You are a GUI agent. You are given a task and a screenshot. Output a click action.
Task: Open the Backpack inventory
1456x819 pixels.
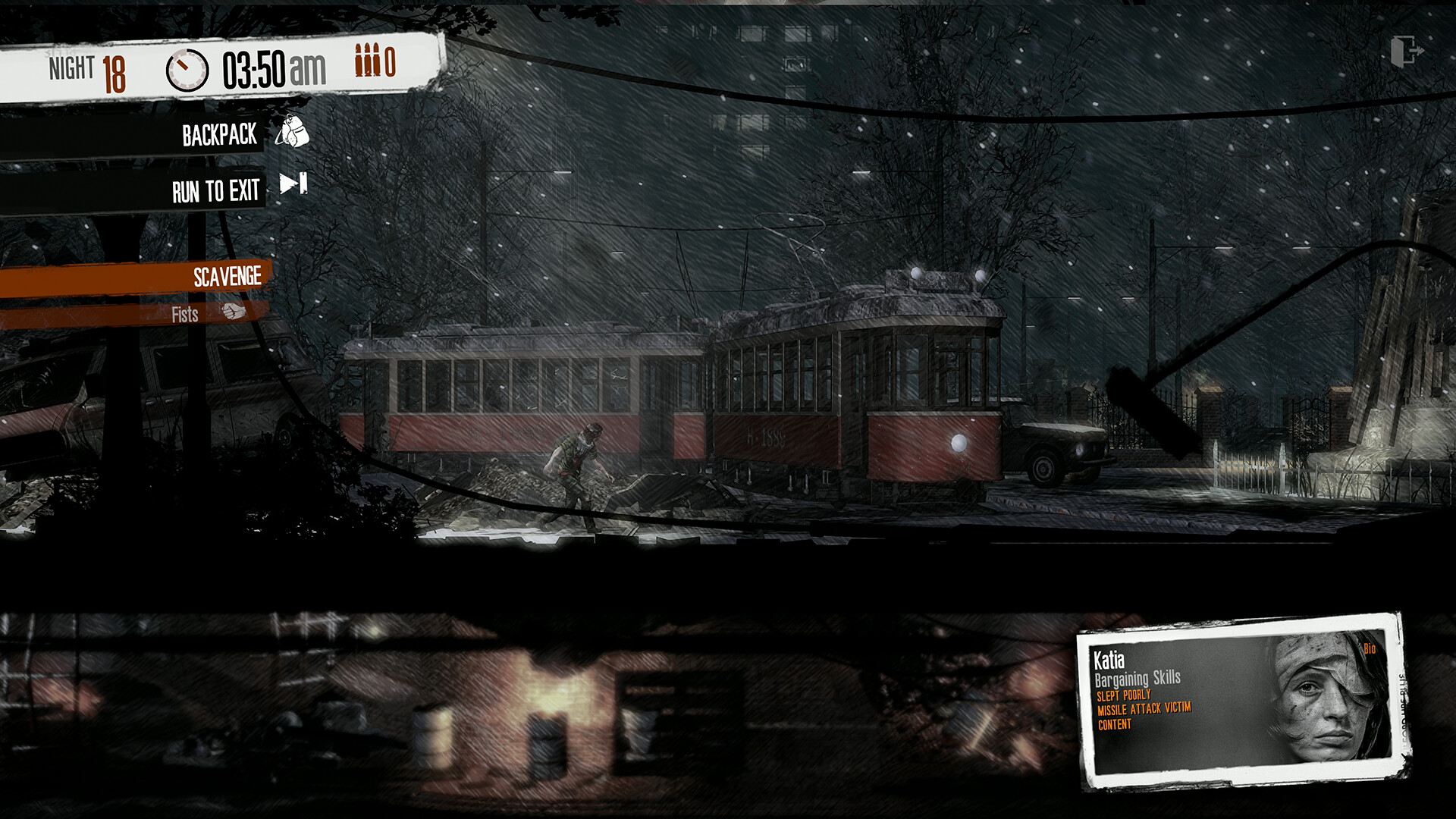point(220,134)
